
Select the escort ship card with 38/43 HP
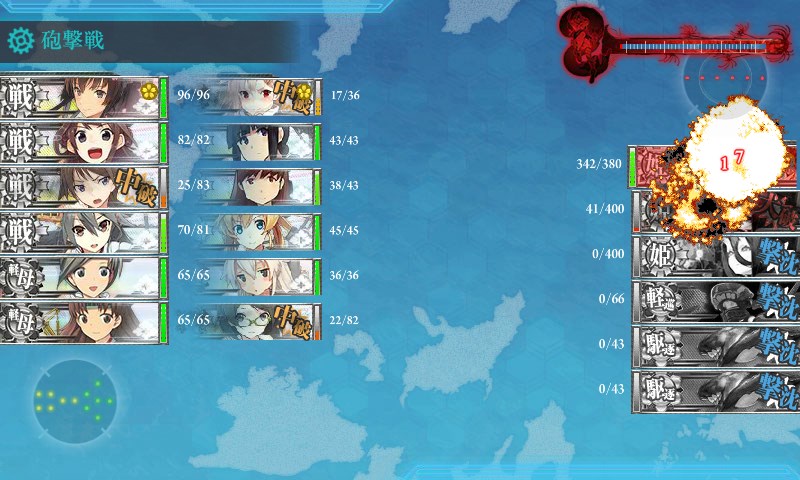pyautogui.click(x=258, y=187)
